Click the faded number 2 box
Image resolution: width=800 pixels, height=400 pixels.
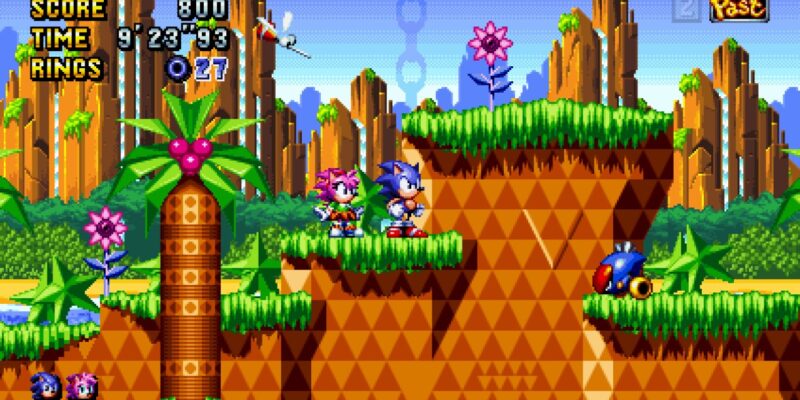pos(687,10)
